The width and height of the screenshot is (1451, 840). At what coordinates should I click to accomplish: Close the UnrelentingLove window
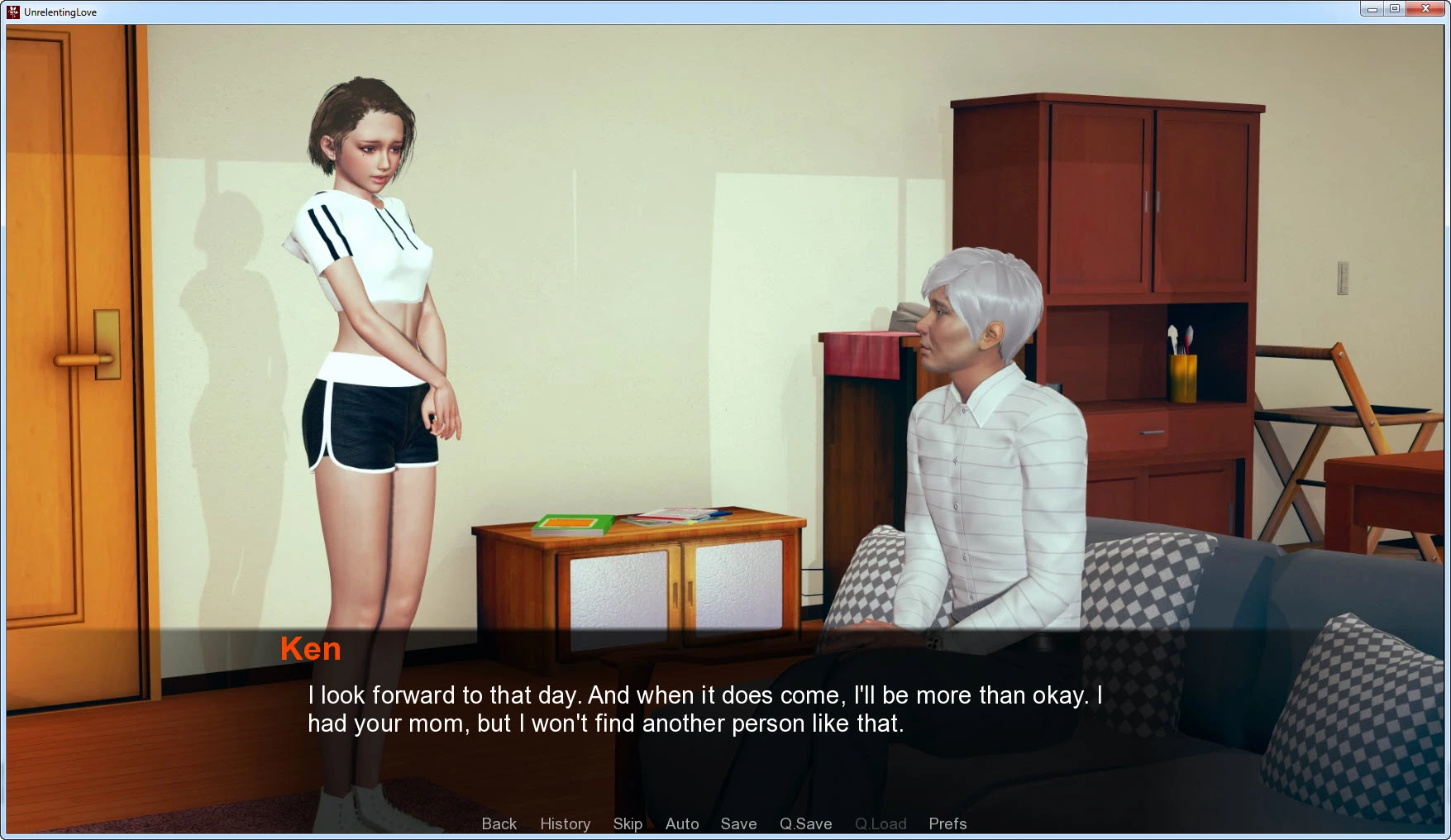[x=1425, y=9]
